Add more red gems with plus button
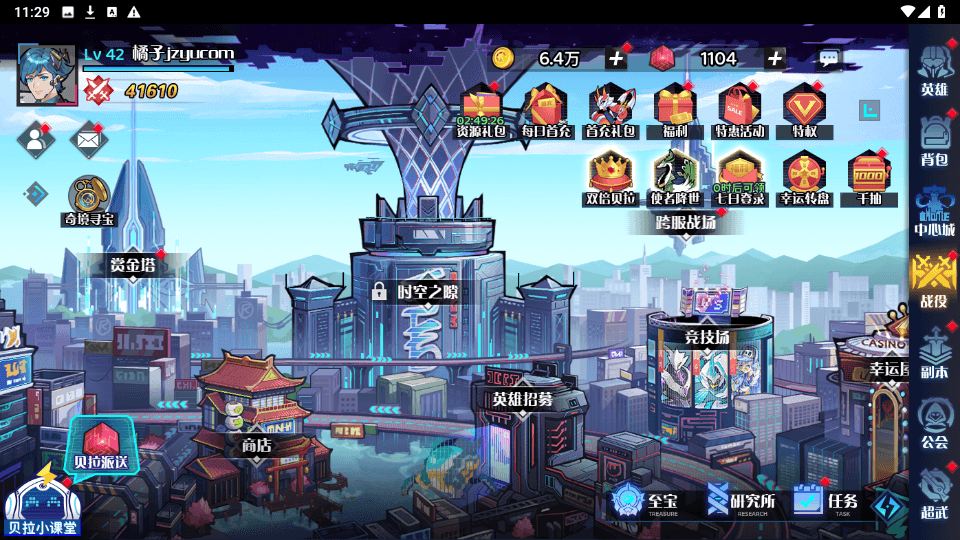This screenshot has height=540, width=960. (774, 59)
